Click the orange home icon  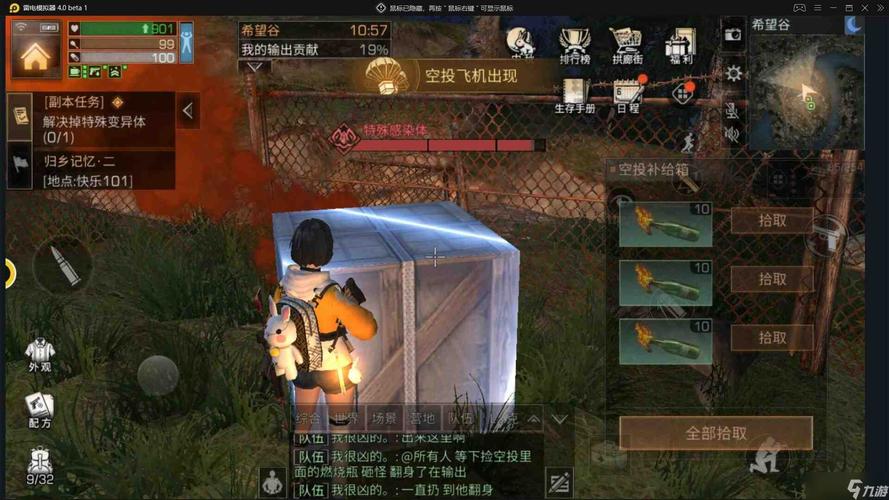(35, 55)
